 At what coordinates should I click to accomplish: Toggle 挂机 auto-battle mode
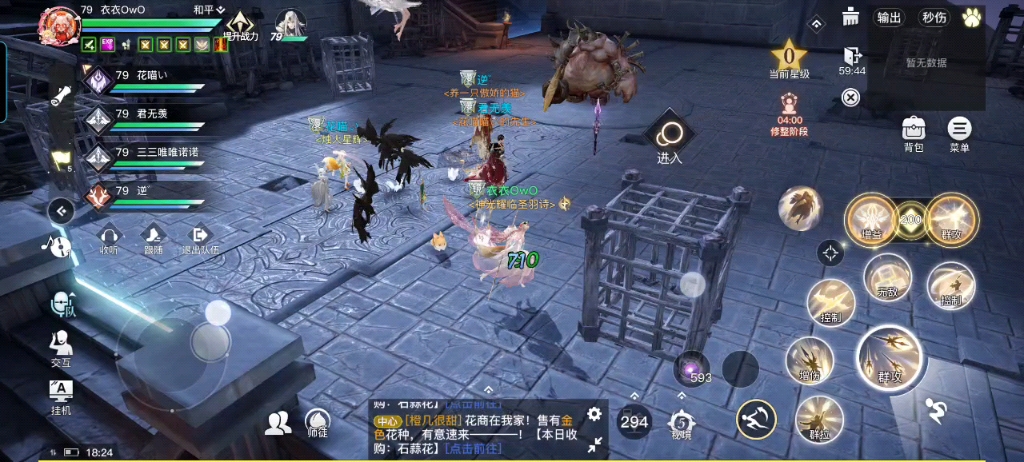61,393
